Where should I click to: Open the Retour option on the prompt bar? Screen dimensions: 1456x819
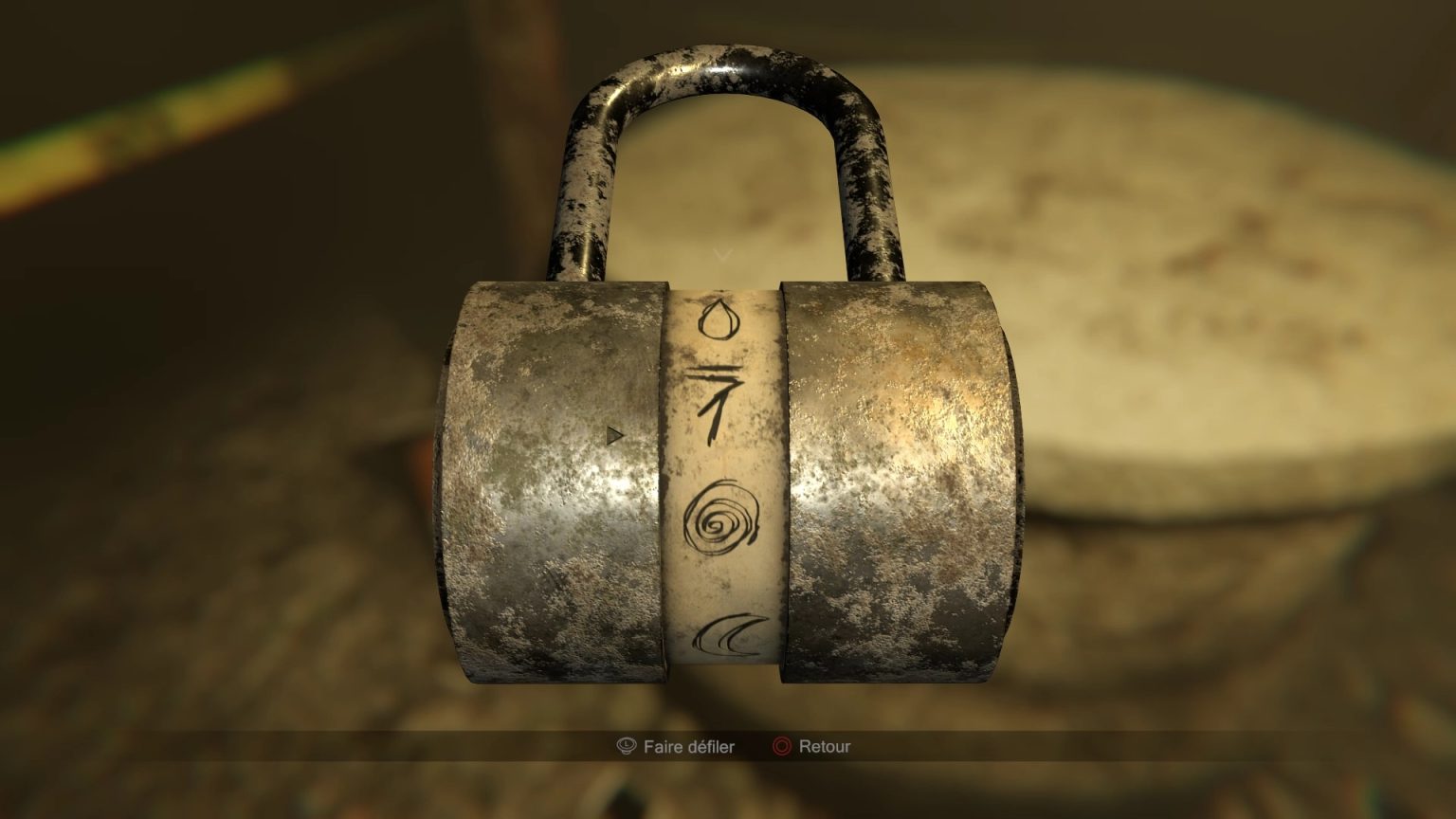pos(823,747)
